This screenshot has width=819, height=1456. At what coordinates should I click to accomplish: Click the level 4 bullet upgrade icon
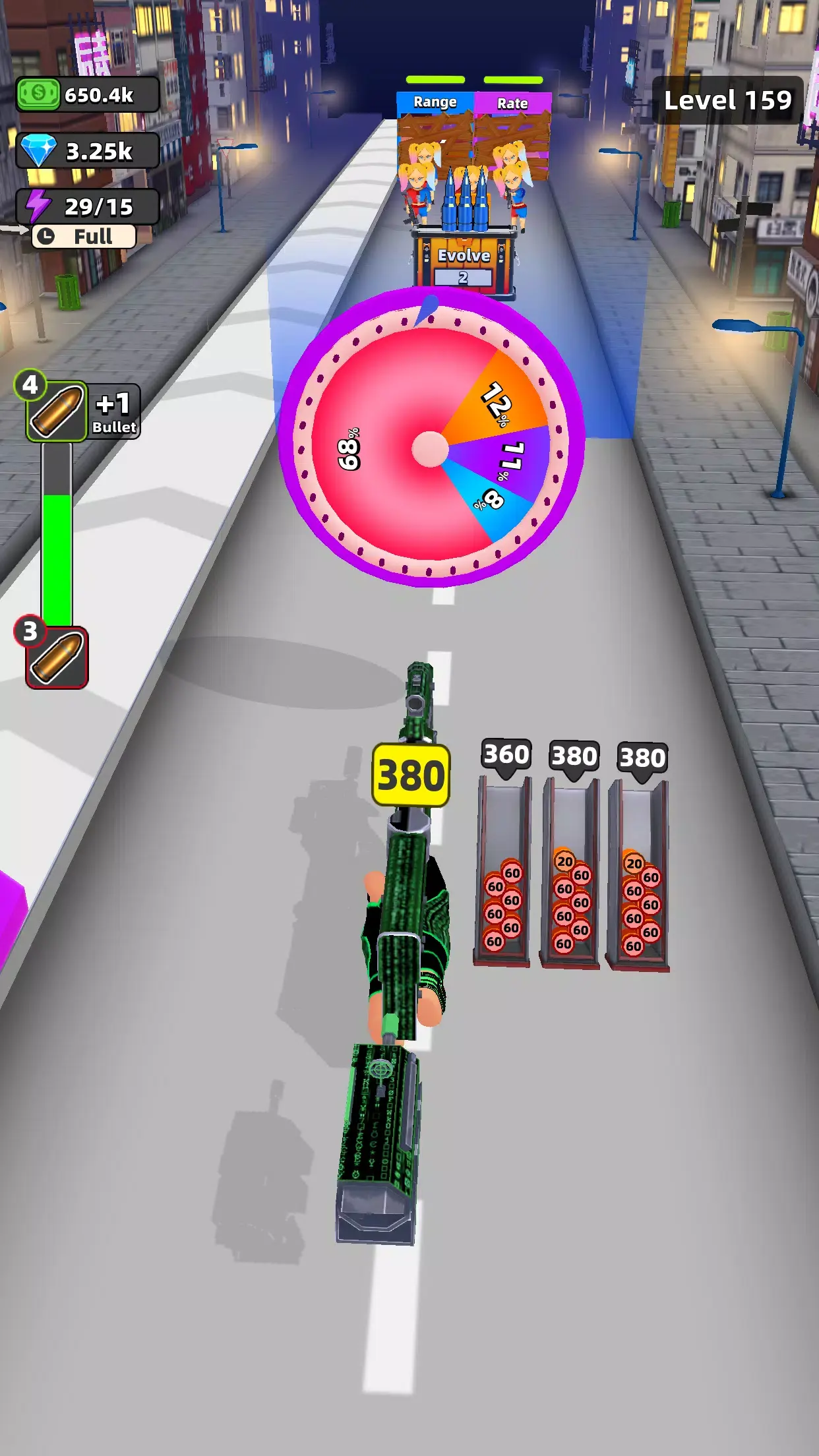click(57, 411)
